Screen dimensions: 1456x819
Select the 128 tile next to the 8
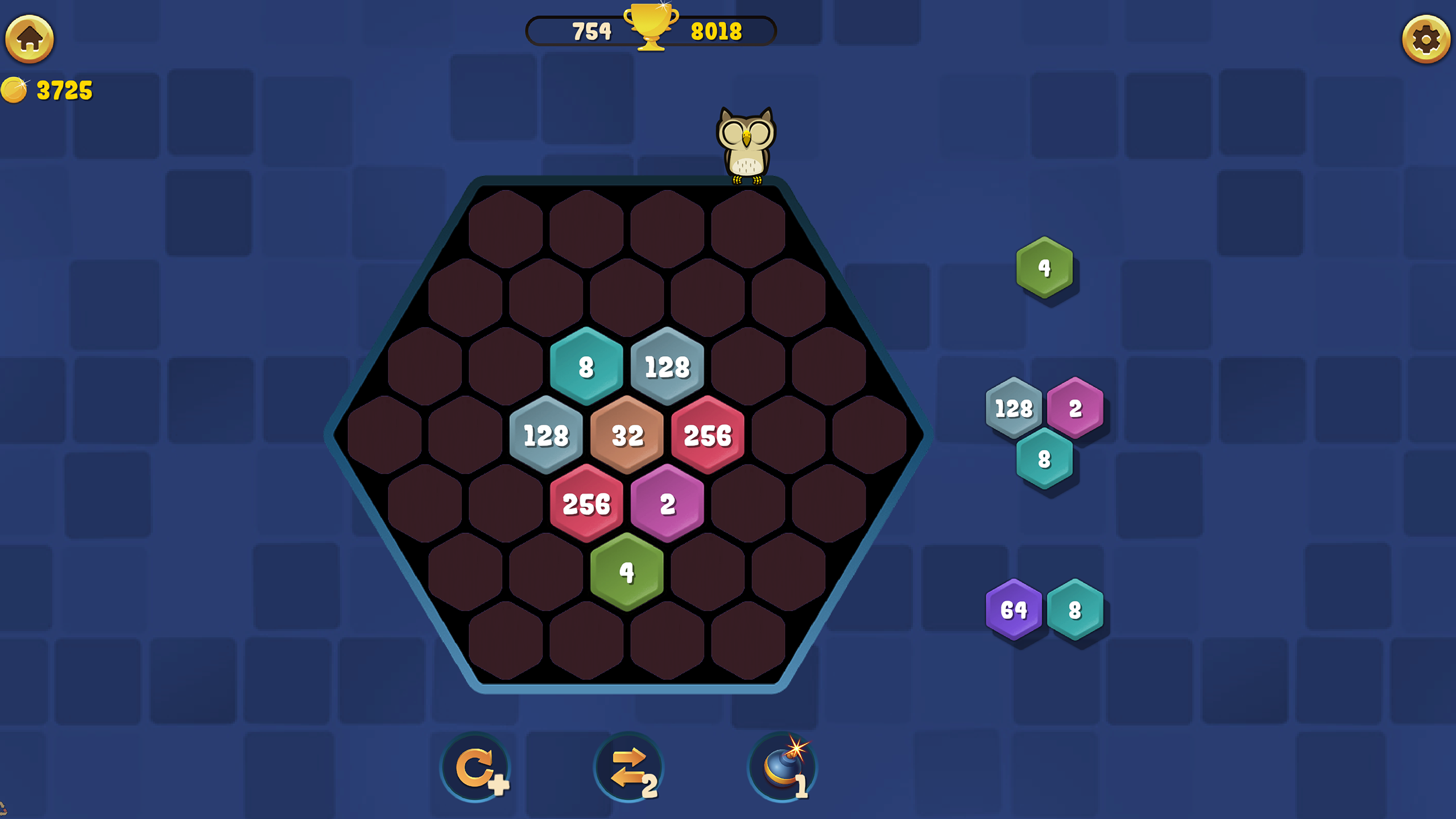point(668,367)
